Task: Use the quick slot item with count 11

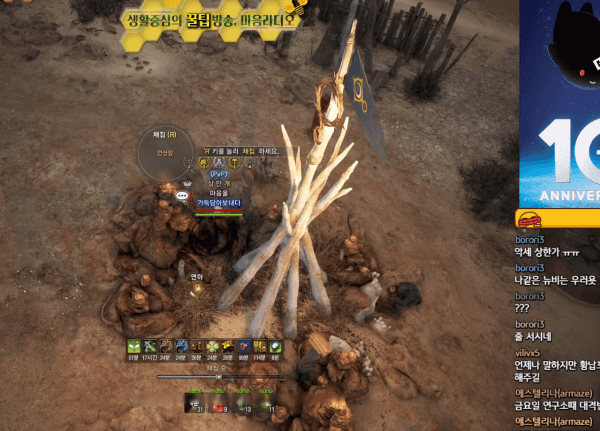Action: [x=266, y=405]
